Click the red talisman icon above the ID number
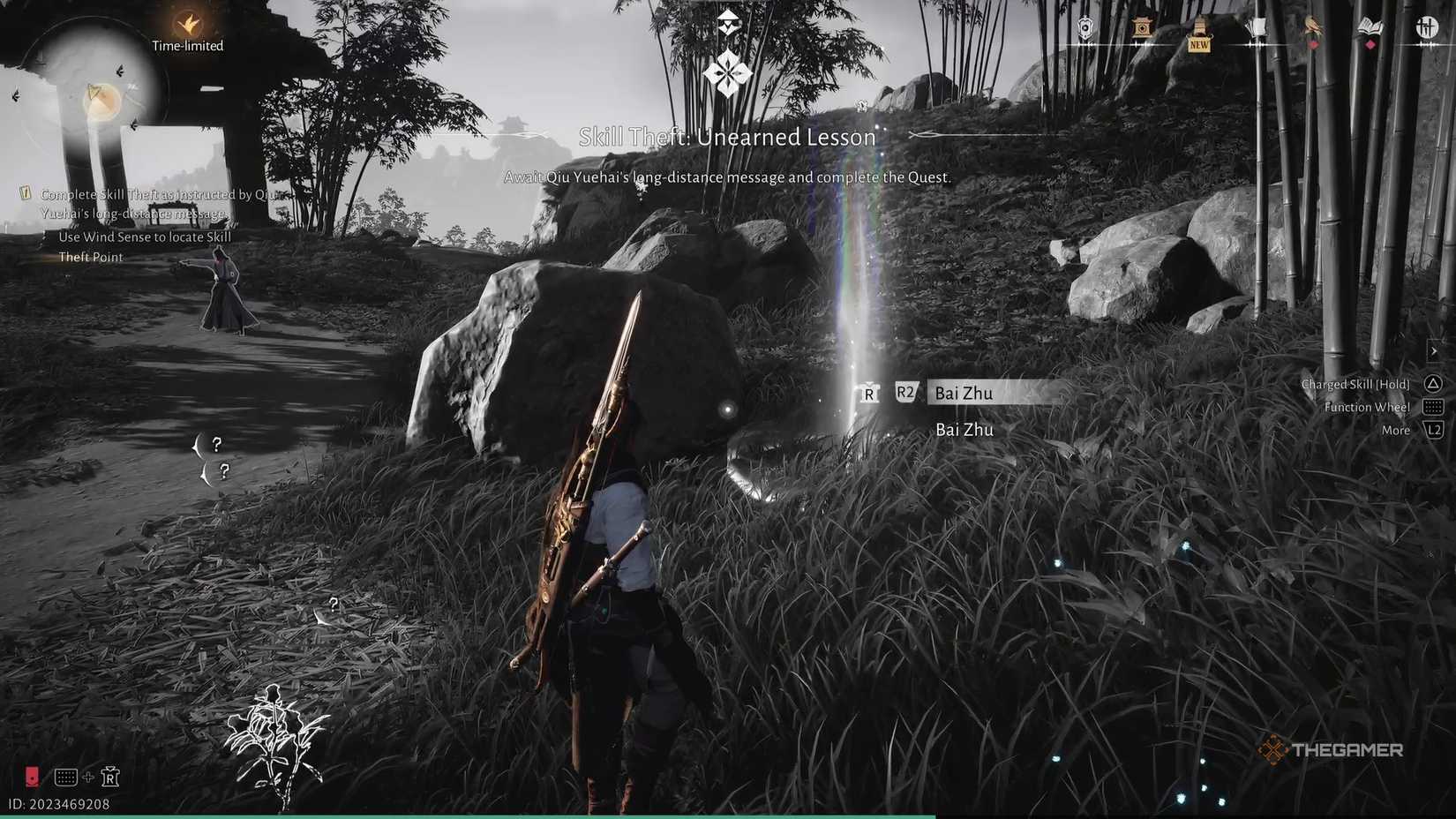Screen dimensions: 1456x819 [33, 777]
